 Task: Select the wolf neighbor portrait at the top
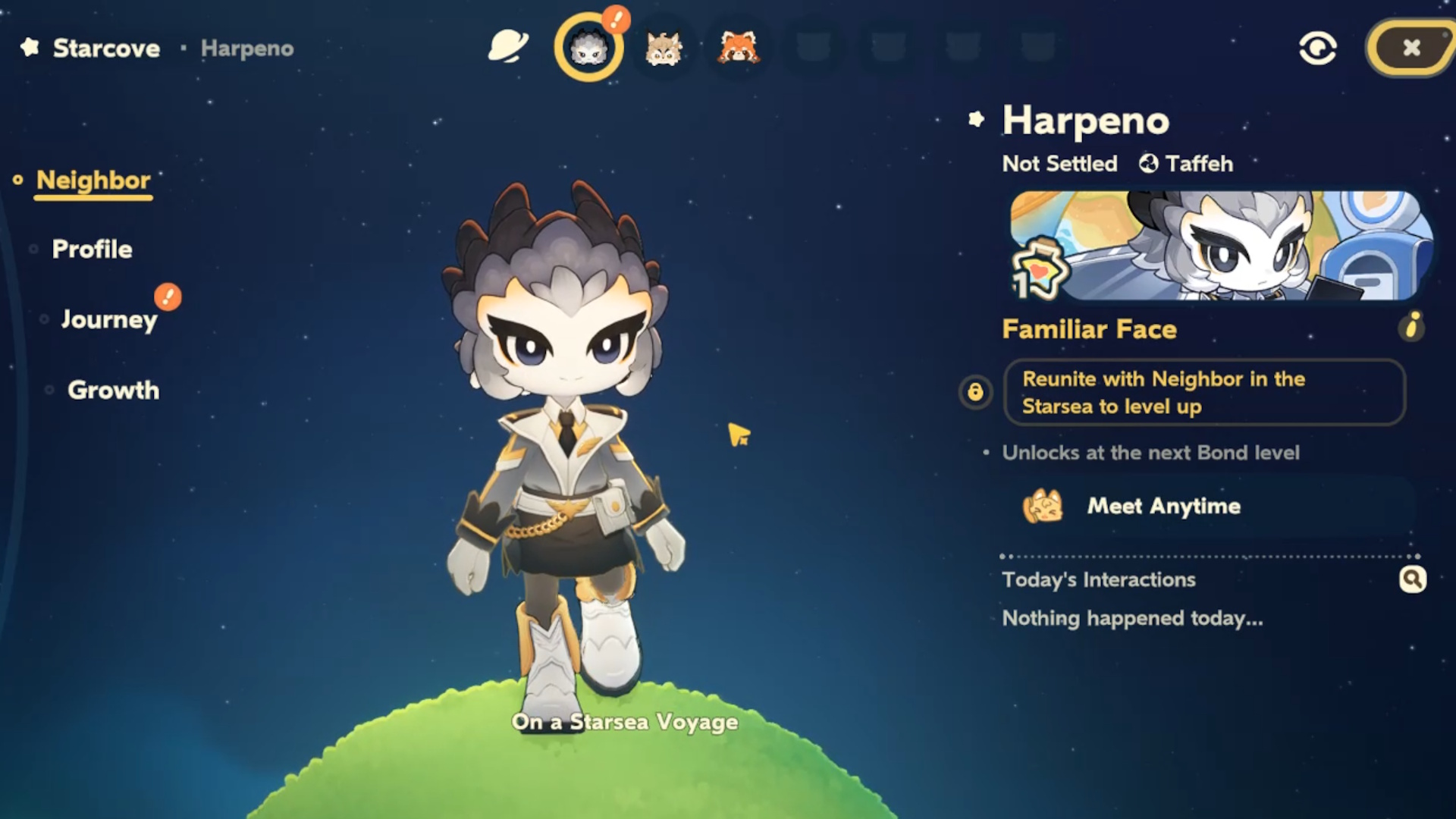[x=662, y=47]
